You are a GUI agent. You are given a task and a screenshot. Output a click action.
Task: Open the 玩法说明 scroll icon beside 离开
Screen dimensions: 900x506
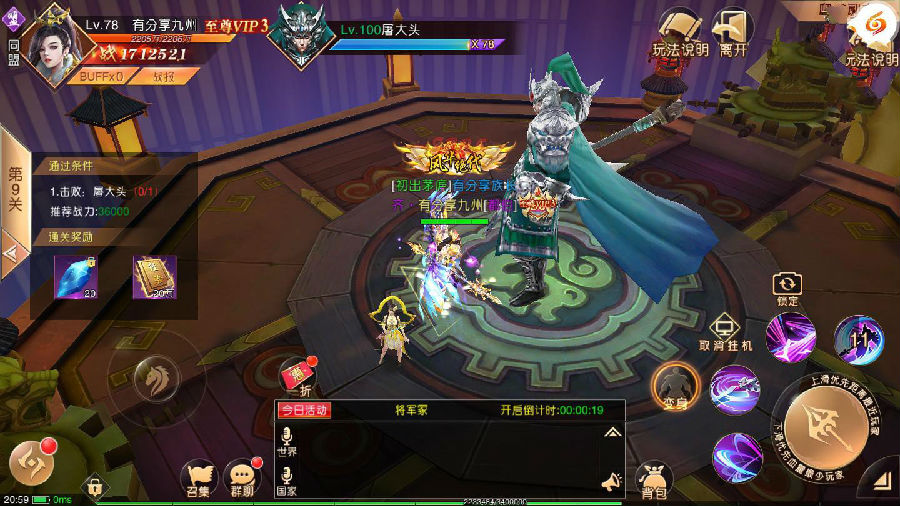[680, 32]
